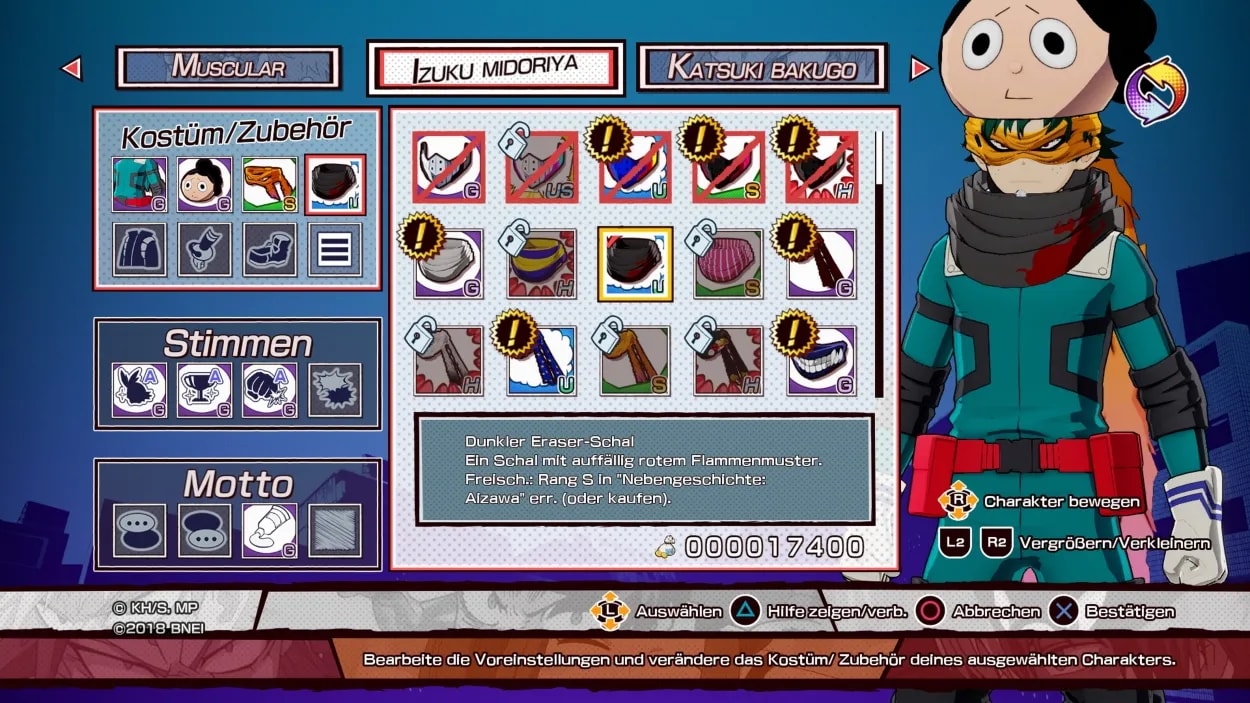Image resolution: width=1250 pixels, height=703 pixels.
Task: Switch to the Muscular character tab
Action: [228, 68]
